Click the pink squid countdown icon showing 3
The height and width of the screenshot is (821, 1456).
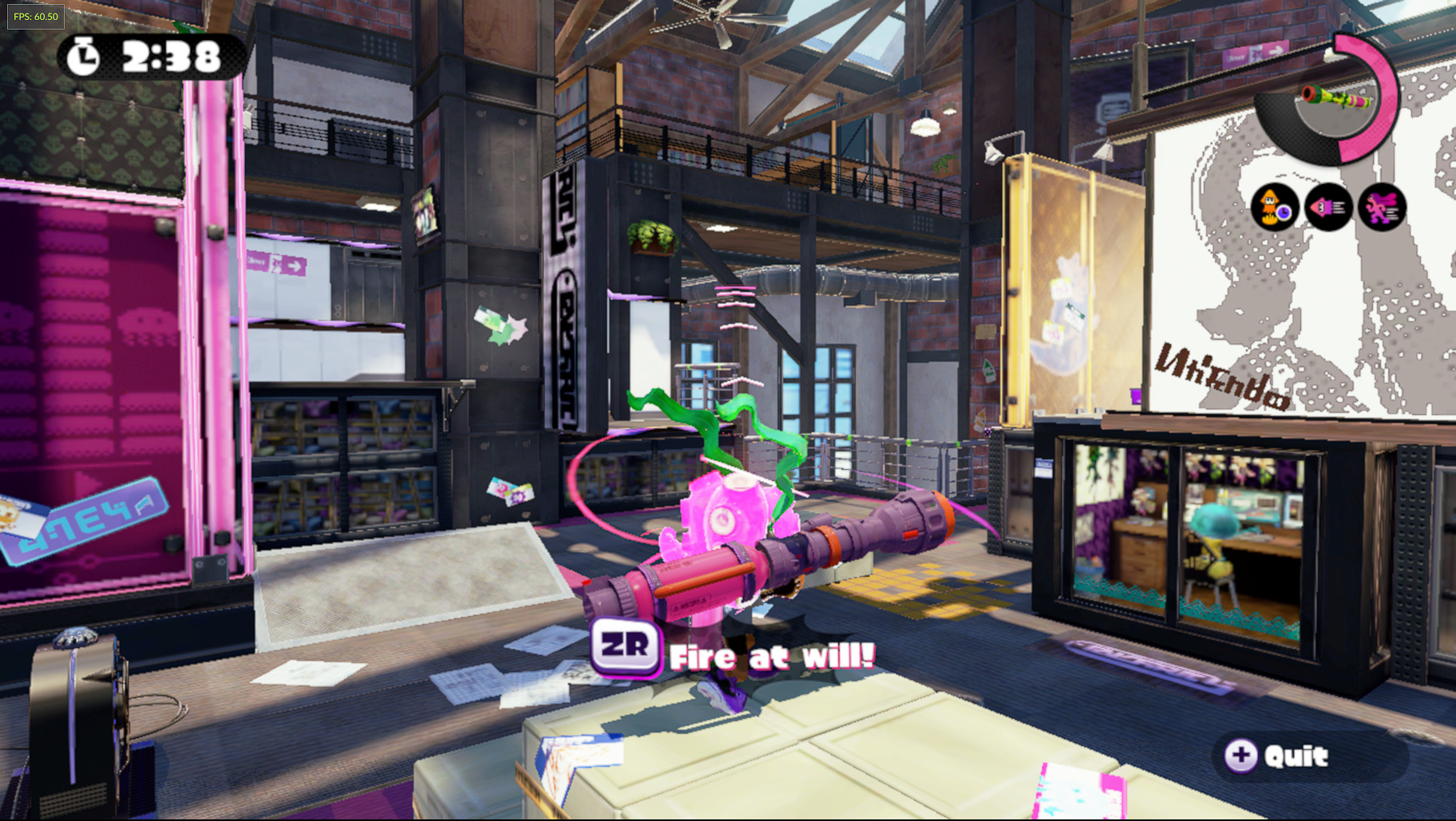point(1329,207)
